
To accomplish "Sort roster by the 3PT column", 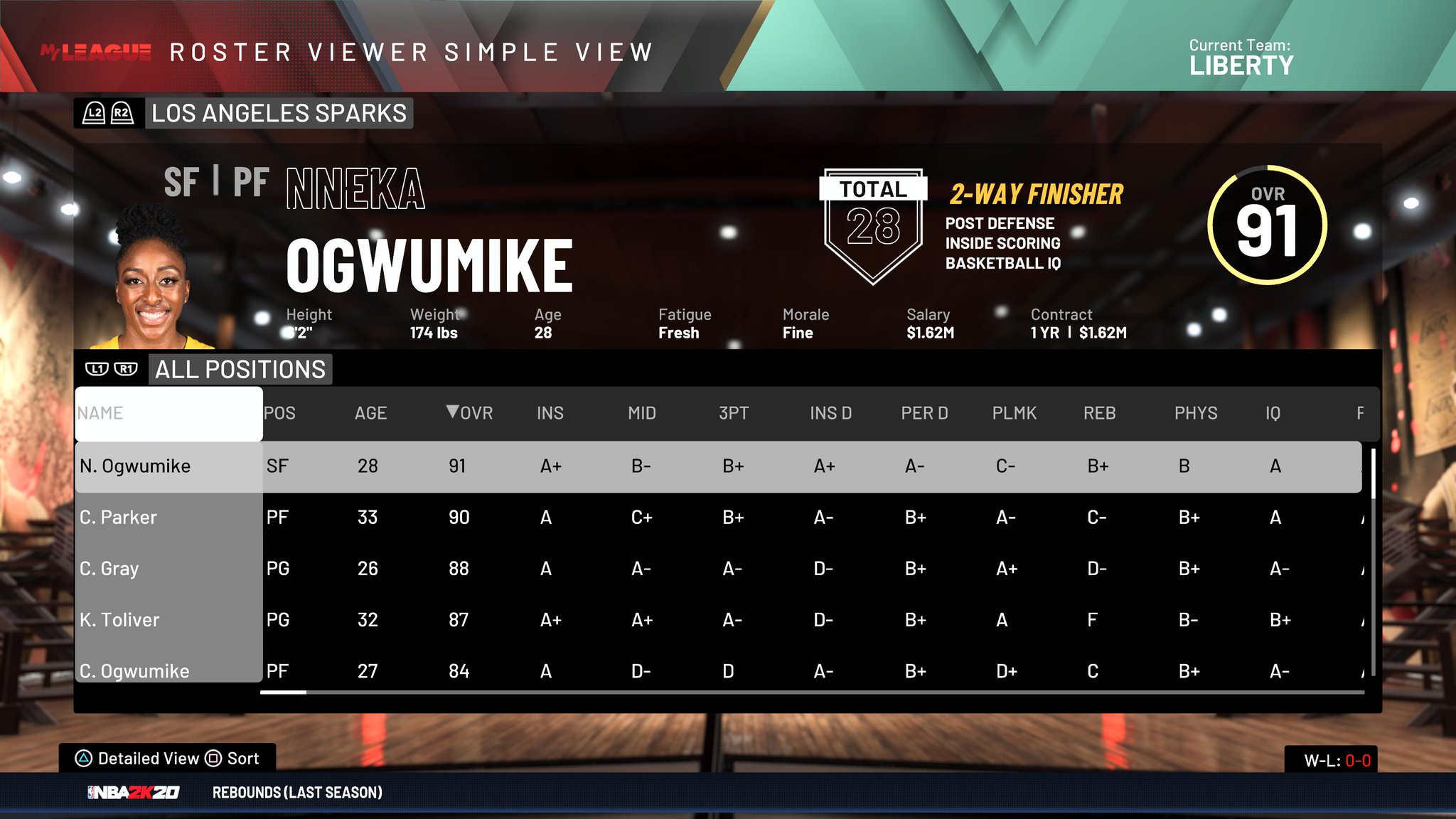I will (x=734, y=412).
